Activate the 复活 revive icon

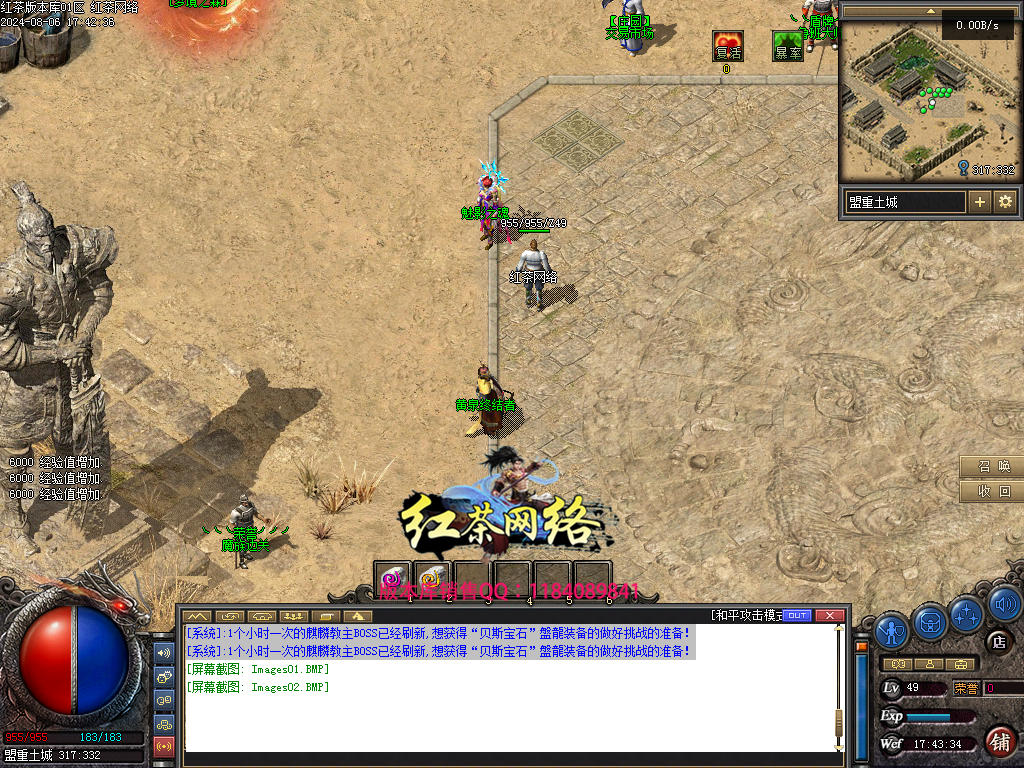tap(727, 47)
